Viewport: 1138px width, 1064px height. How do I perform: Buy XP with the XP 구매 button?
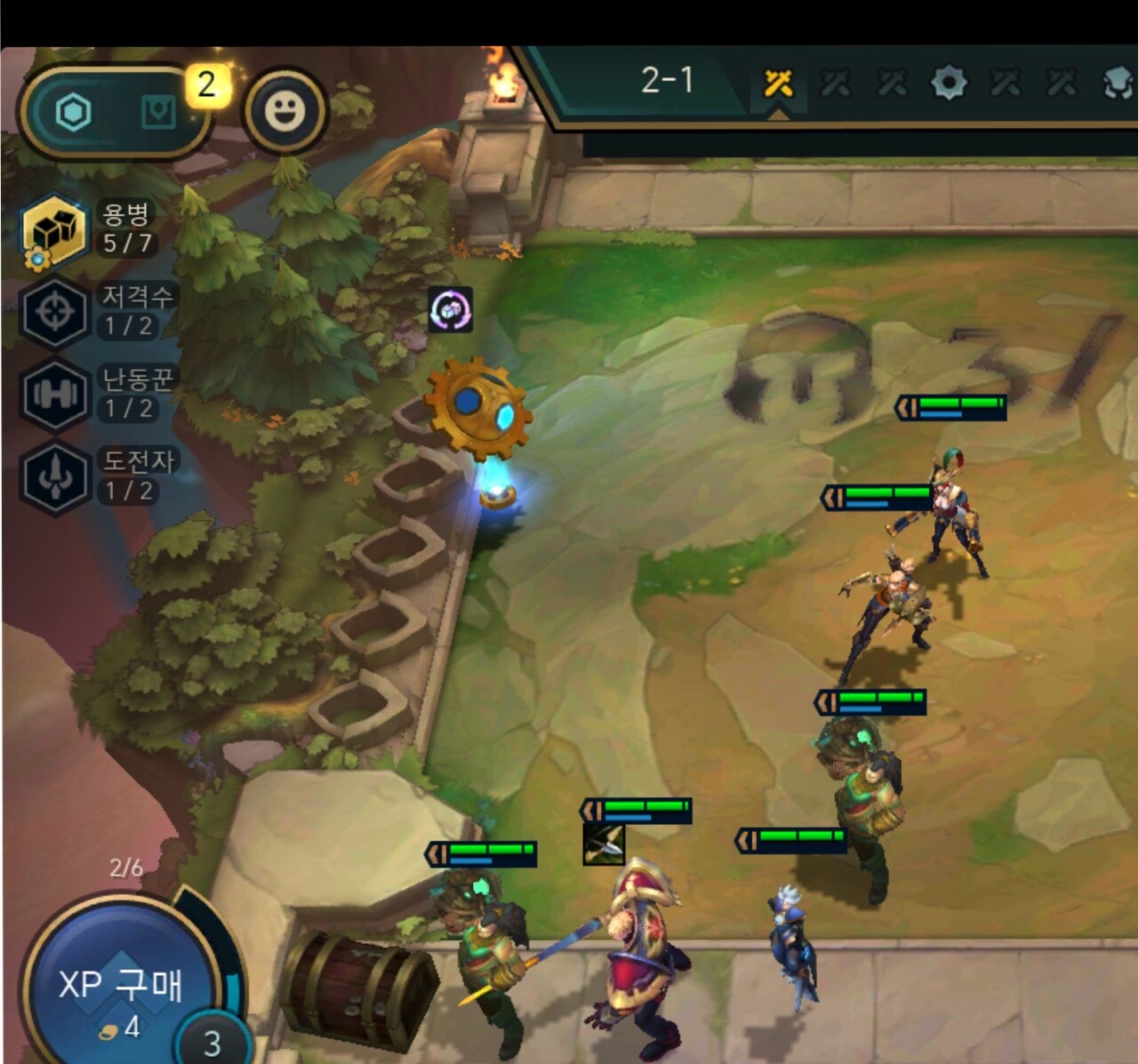coord(120,987)
